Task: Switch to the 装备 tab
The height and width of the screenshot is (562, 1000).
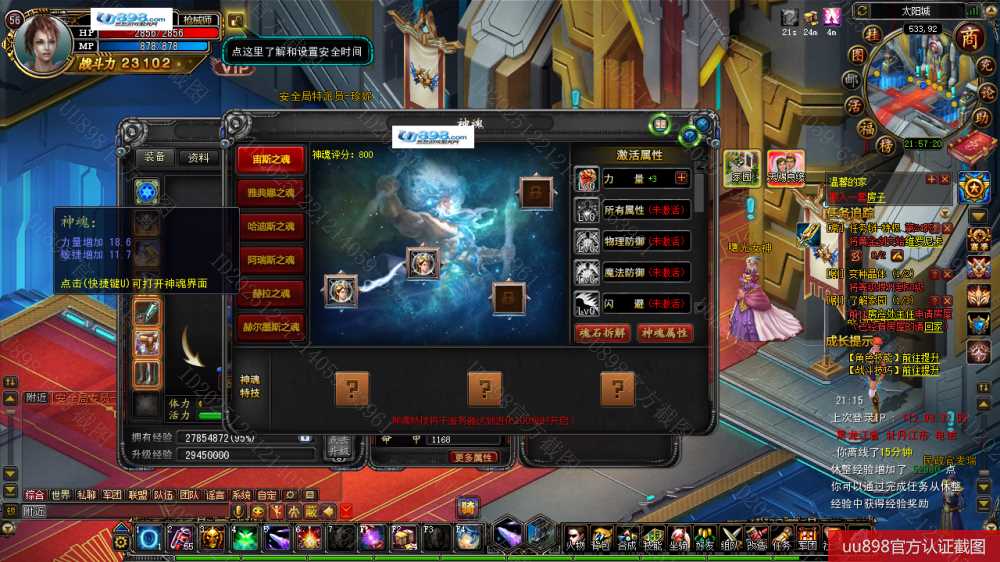Action: point(155,157)
